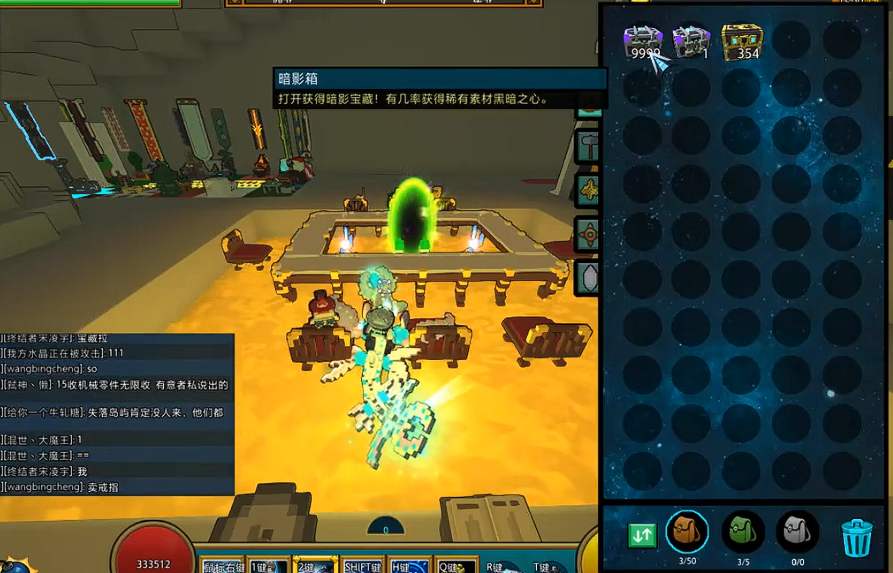Screen dimensions: 893x573
Task: Sort inventory with the green arrows button
Action: point(642,534)
